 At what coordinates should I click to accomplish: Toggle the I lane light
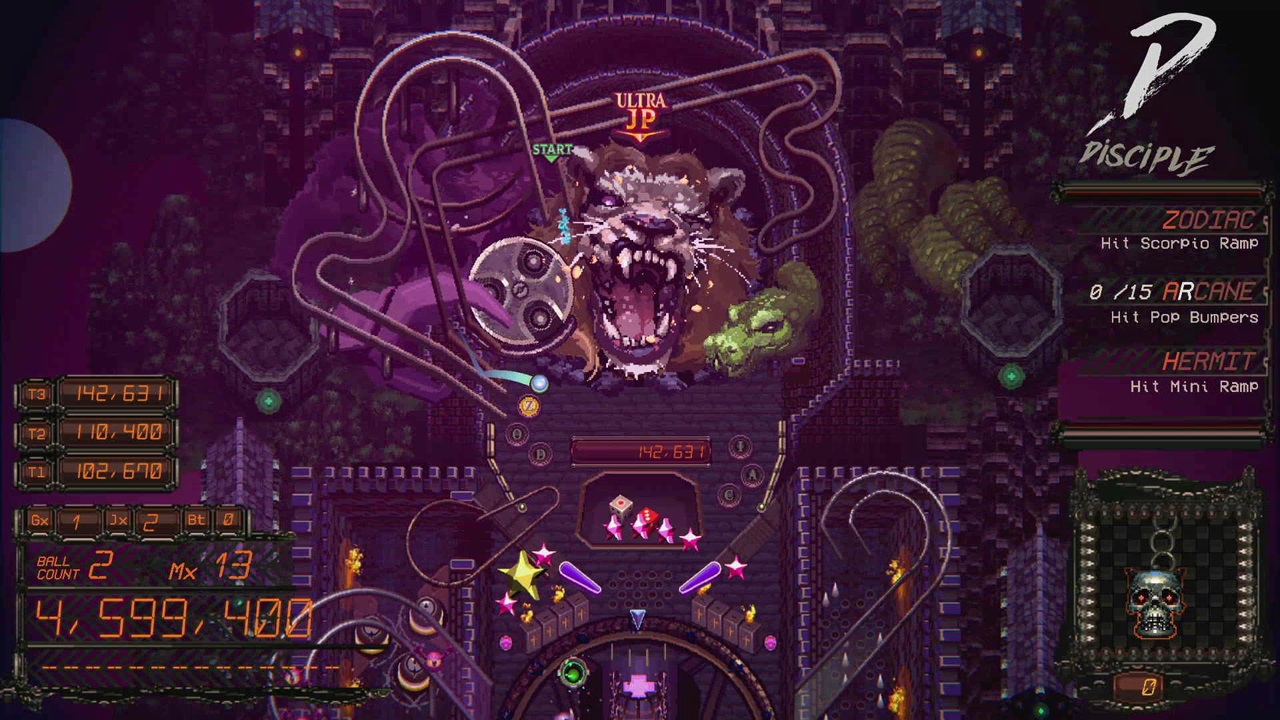(739, 446)
